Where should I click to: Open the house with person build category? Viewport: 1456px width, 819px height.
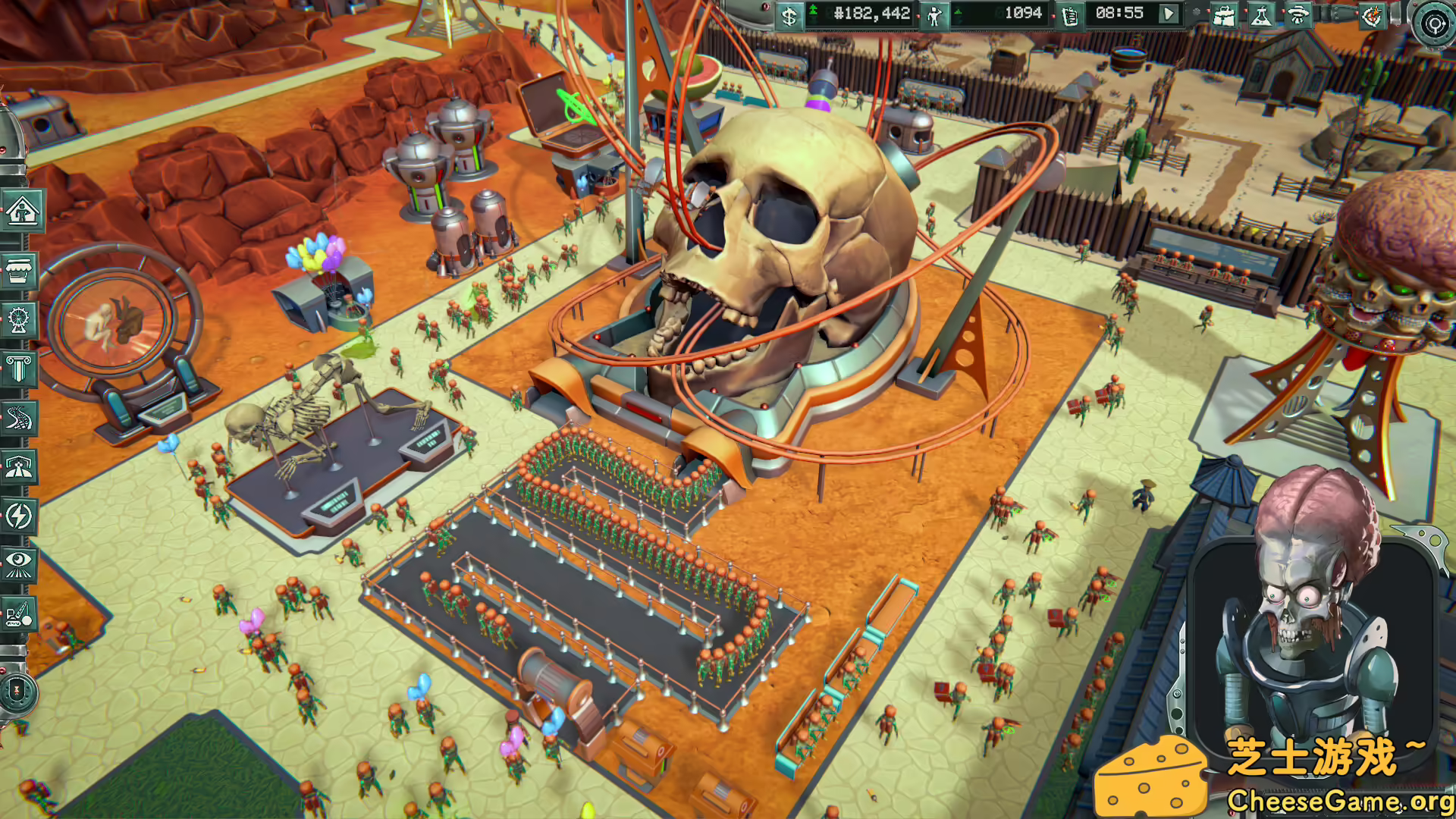[x=21, y=211]
